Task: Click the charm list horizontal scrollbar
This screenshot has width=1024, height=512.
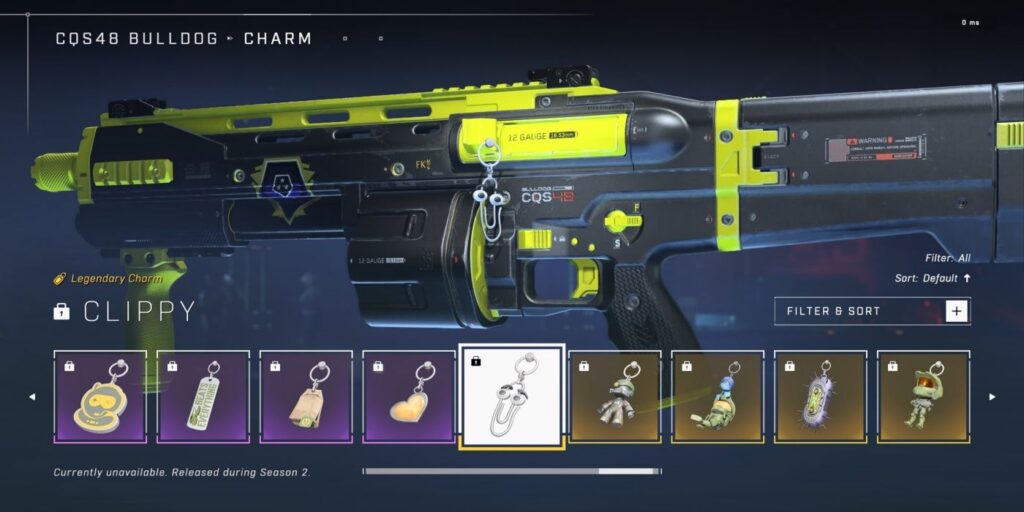Action: click(511, 471)
